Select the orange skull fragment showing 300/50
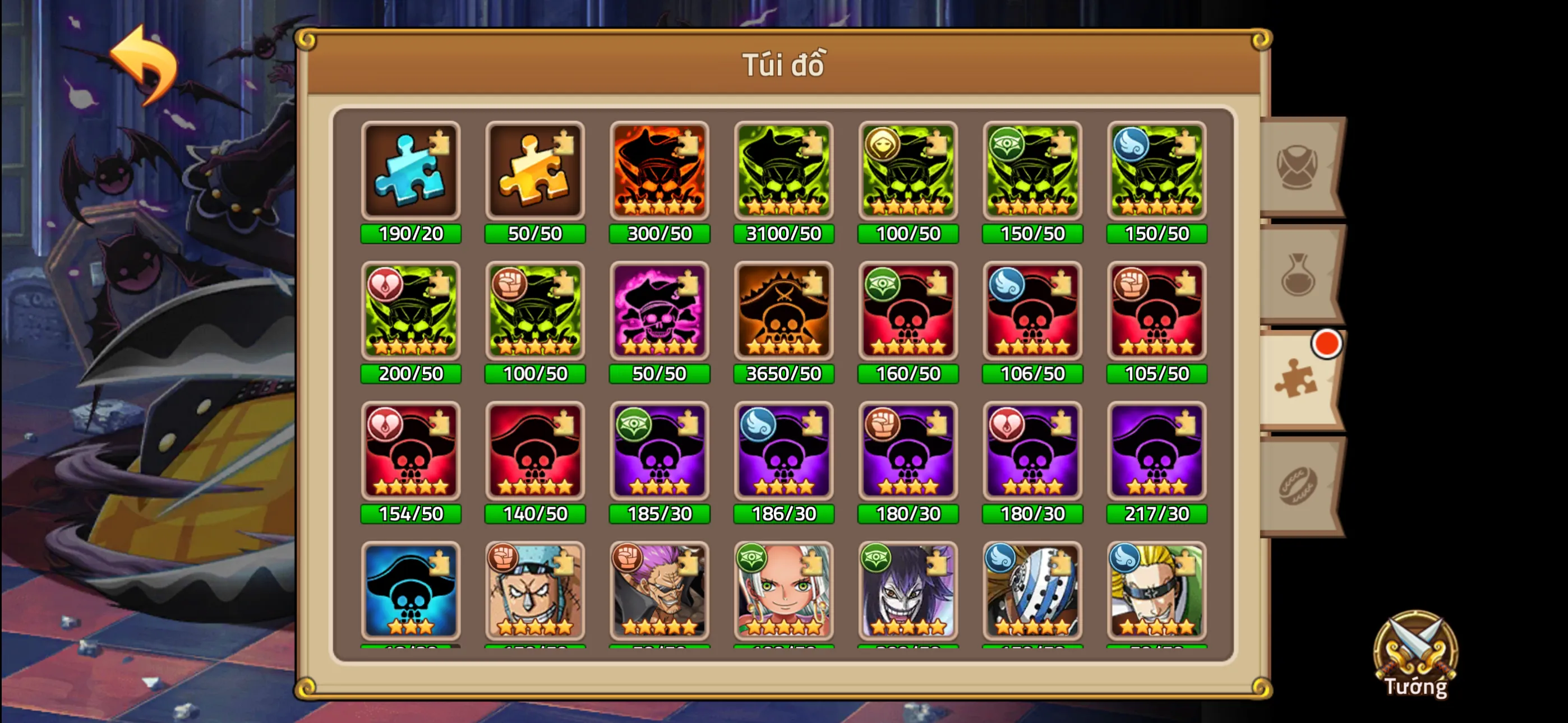 (x=659, y=172)
